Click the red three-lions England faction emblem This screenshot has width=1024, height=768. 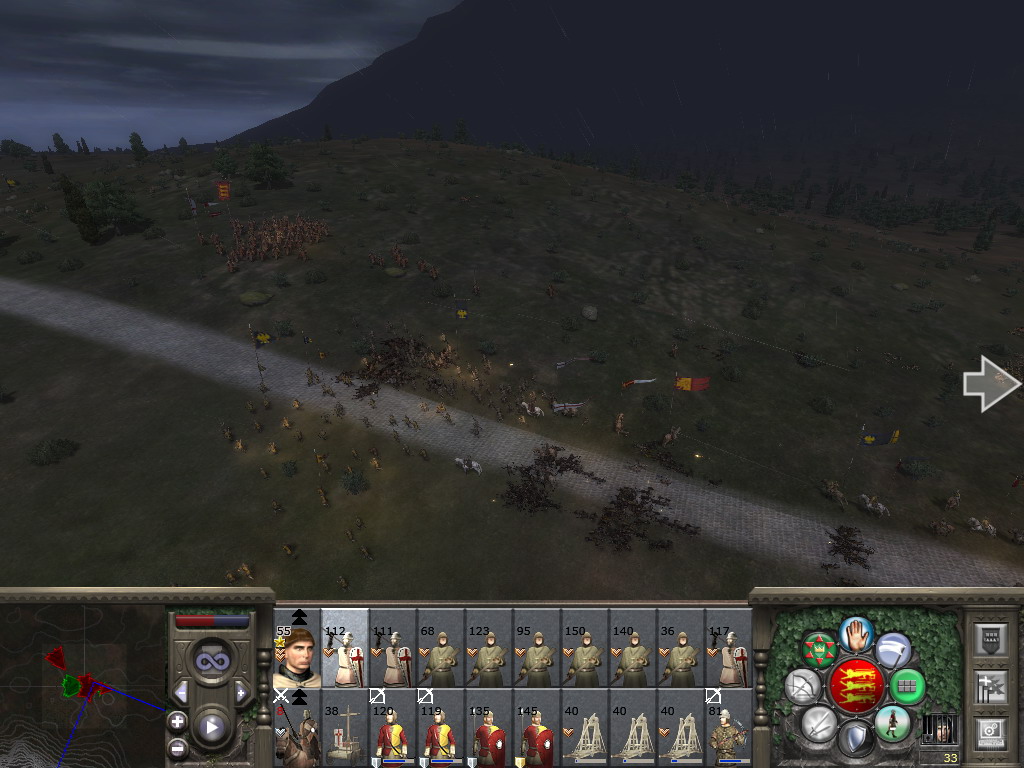(x=856, y=686)
